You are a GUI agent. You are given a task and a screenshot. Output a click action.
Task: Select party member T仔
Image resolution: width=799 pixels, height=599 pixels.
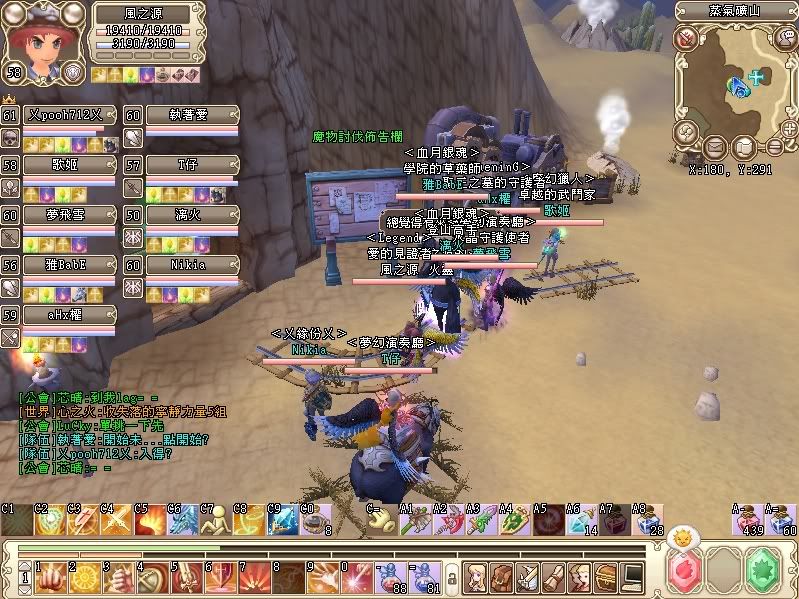[x=187, y=165]
